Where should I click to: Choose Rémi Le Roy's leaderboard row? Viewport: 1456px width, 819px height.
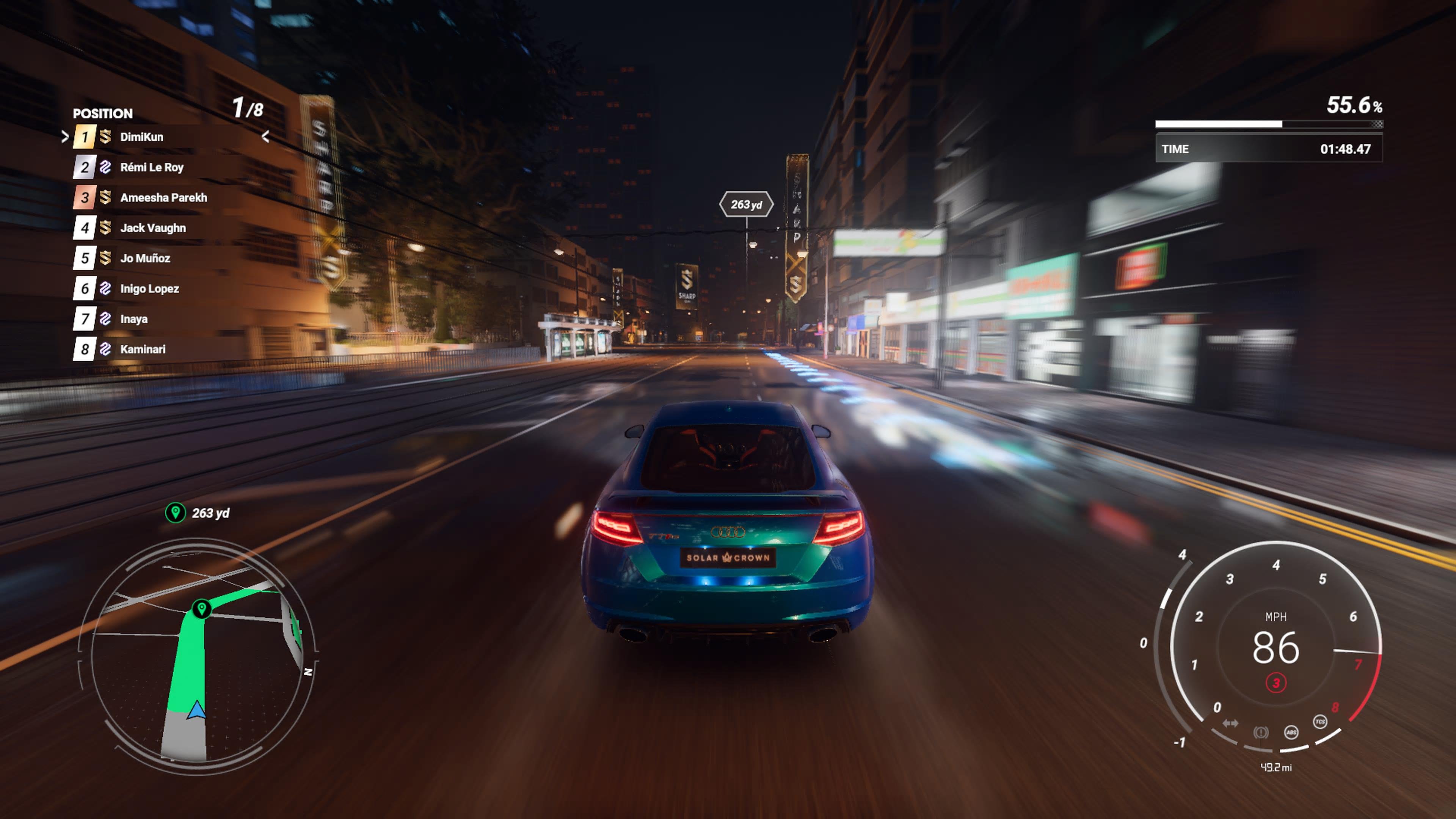click(x=152, y=167)
